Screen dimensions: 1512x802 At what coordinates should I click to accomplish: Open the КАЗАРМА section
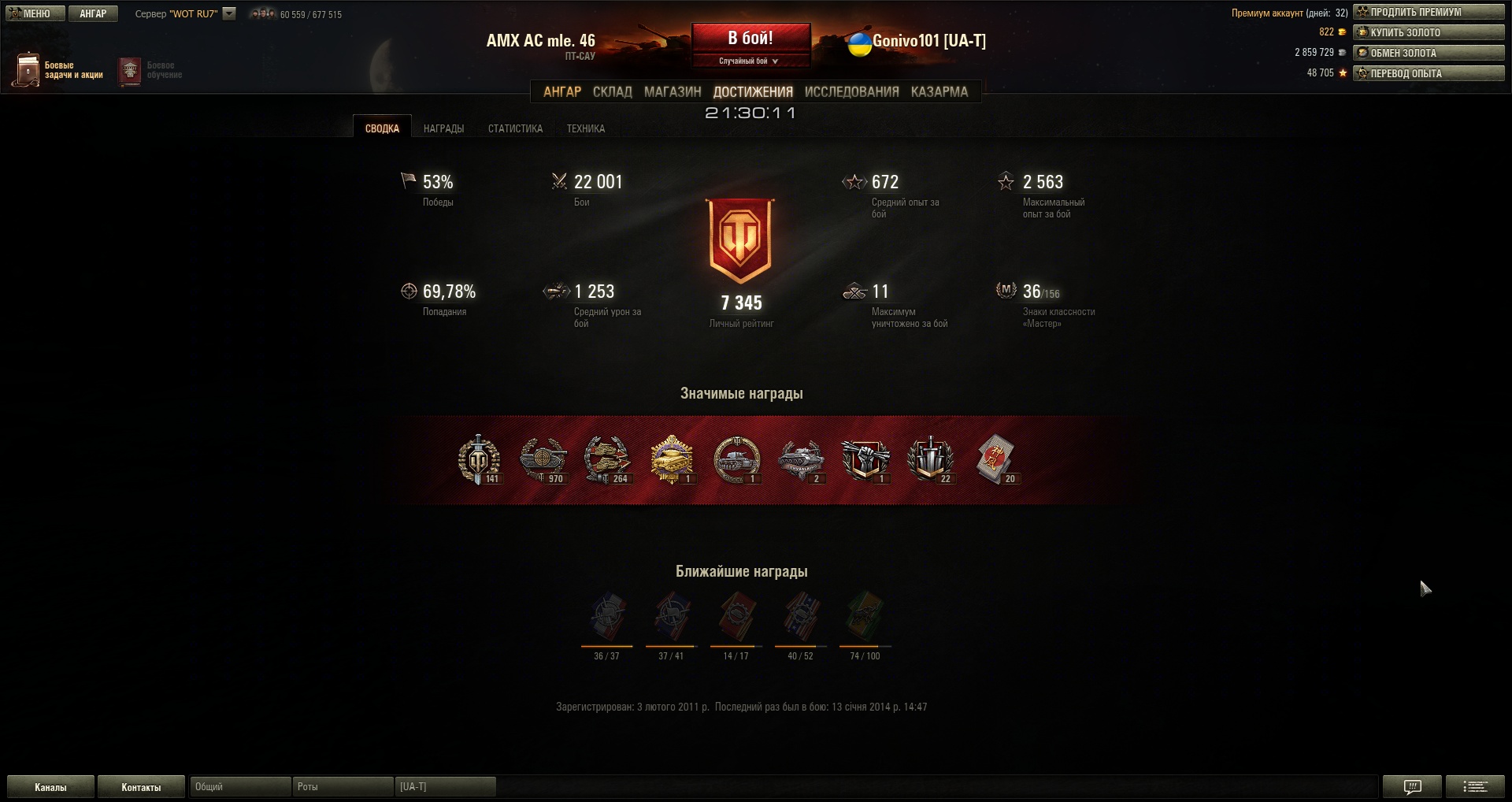tap(939, 91)
